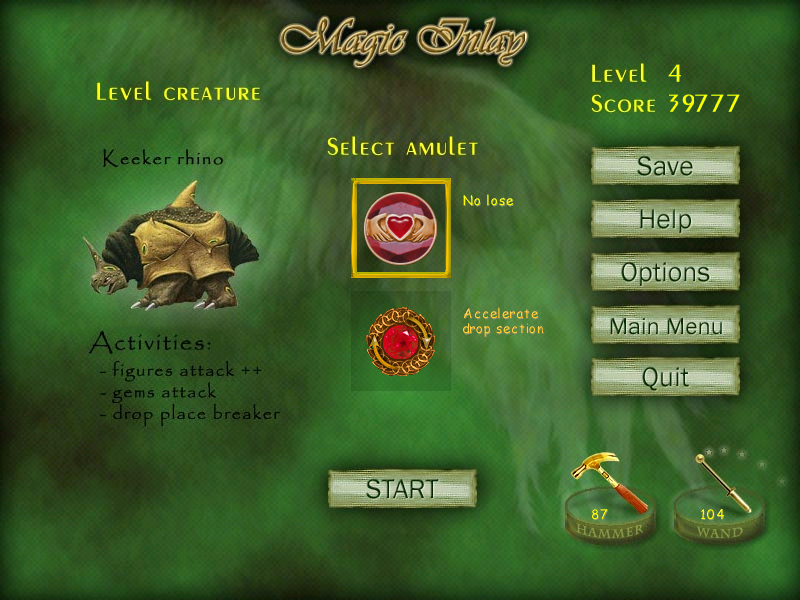Select the No lose heart amulet

(x=400, y=228)
